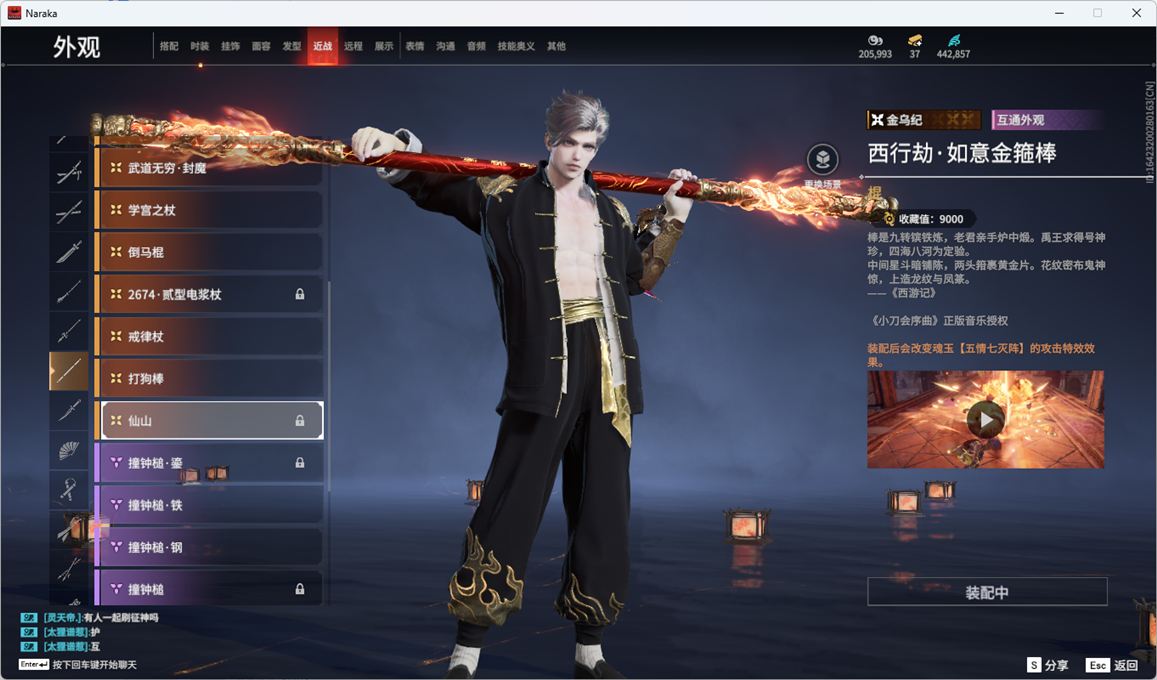This screenshot has width=1157, height=680.
Task: Switch to the 远程 ranged tab
Action: (353, 46)
